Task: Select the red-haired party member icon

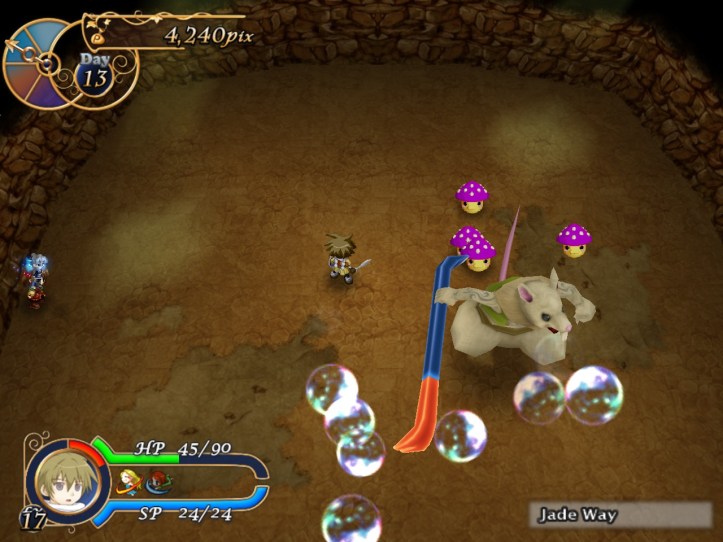Action: point(157,484)
